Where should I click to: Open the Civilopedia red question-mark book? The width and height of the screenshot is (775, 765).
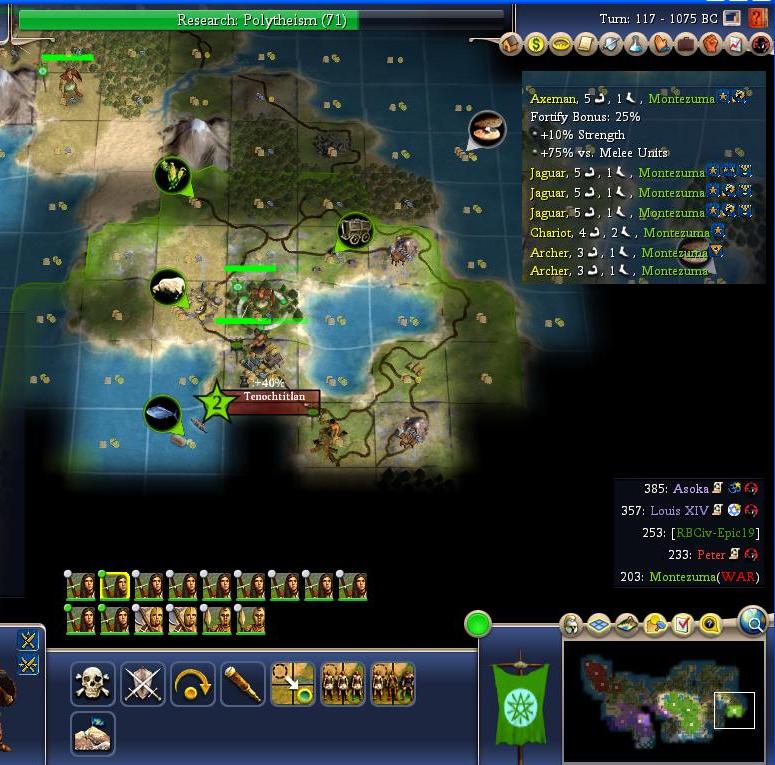[x=758, y=18]
